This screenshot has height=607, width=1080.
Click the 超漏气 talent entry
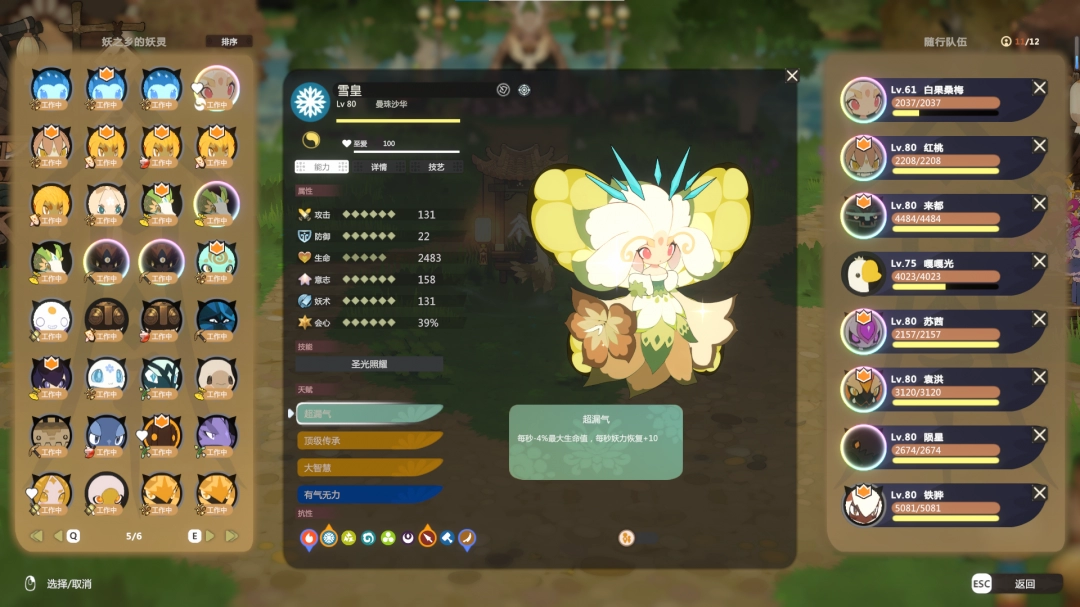(369, 413)
